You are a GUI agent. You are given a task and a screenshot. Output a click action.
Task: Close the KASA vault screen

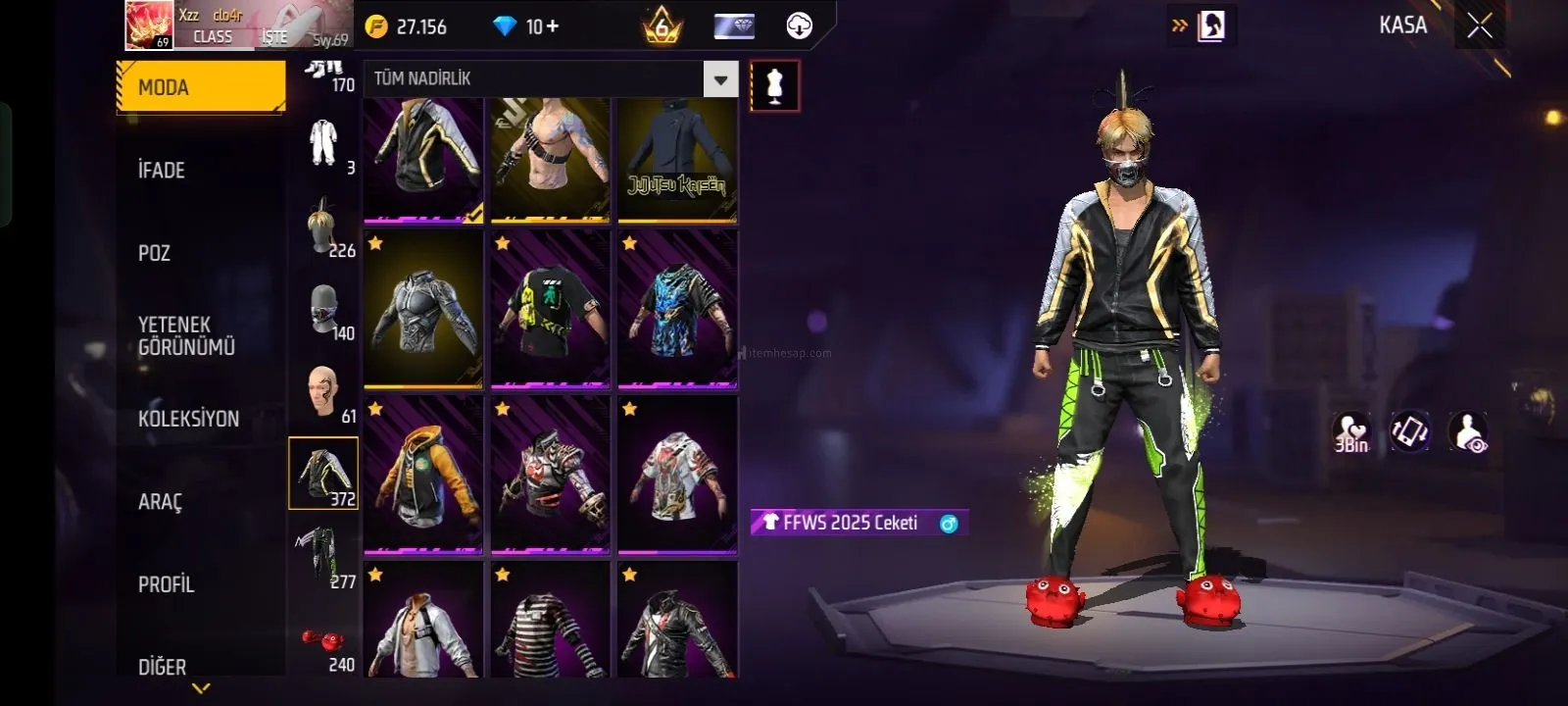pyautogui.click(x=1480, y=25)
